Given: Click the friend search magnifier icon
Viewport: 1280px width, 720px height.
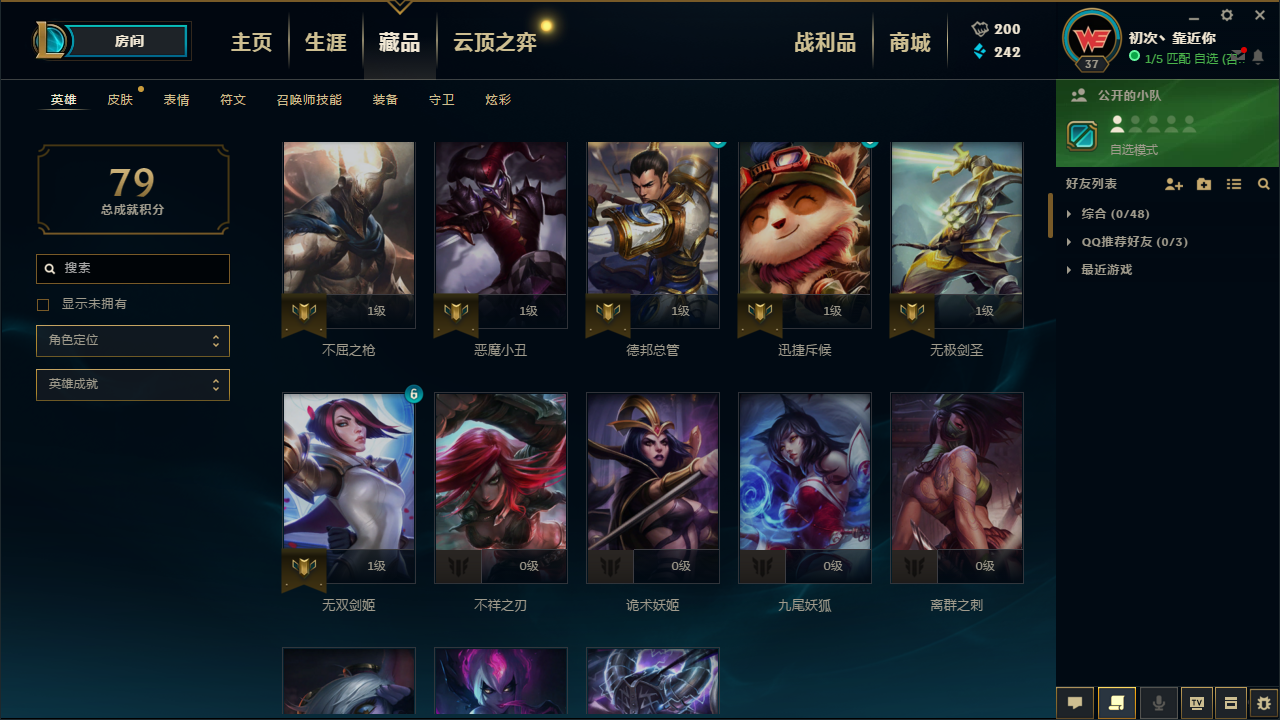Looking at the screenshot, I should tap(1263, 184).
